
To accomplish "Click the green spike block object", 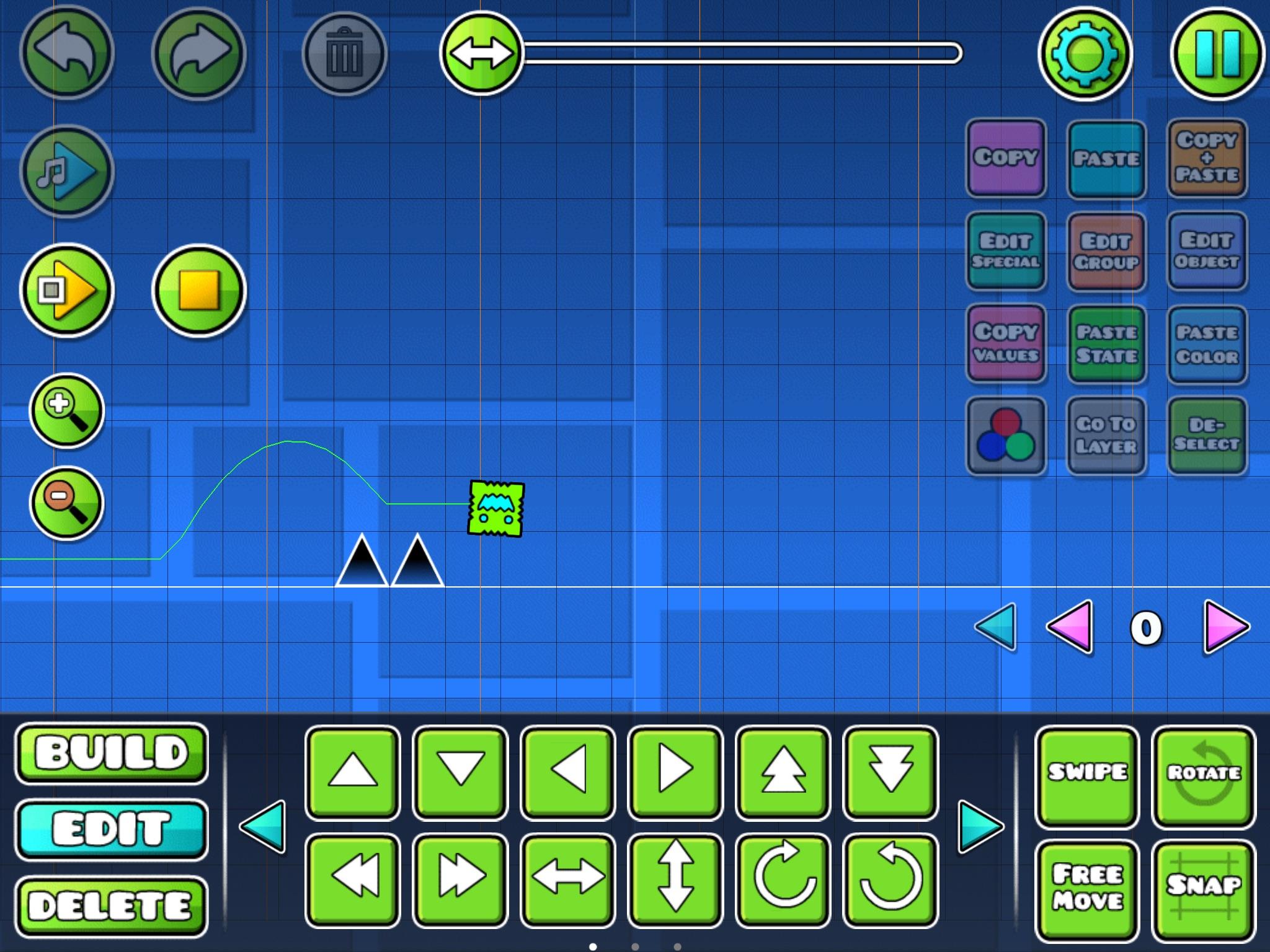I will [496, 509].
